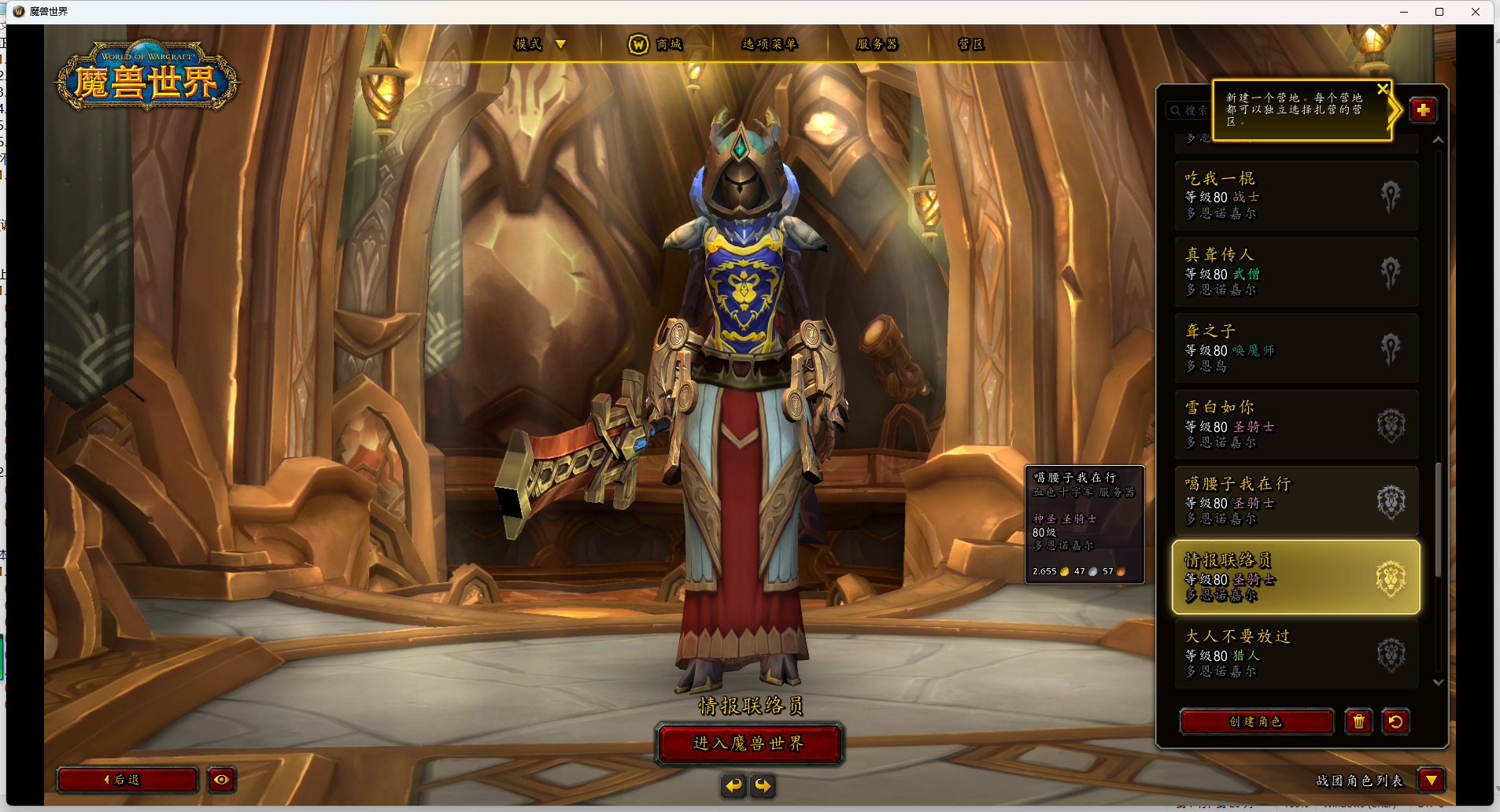Image resolution: width=1500 pixels, height=812 pixels.
Task: Select paladin 雪白如你
Action: tap(1296, 424)
